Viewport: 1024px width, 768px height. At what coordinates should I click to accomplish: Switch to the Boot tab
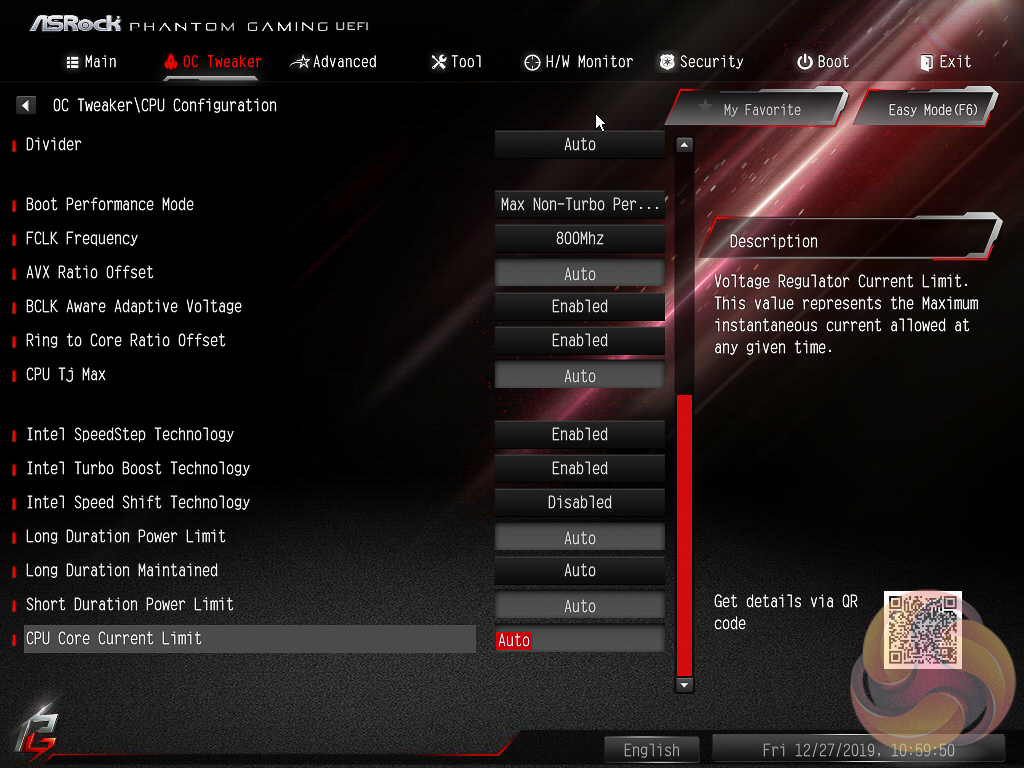click(x=822, y=62)
